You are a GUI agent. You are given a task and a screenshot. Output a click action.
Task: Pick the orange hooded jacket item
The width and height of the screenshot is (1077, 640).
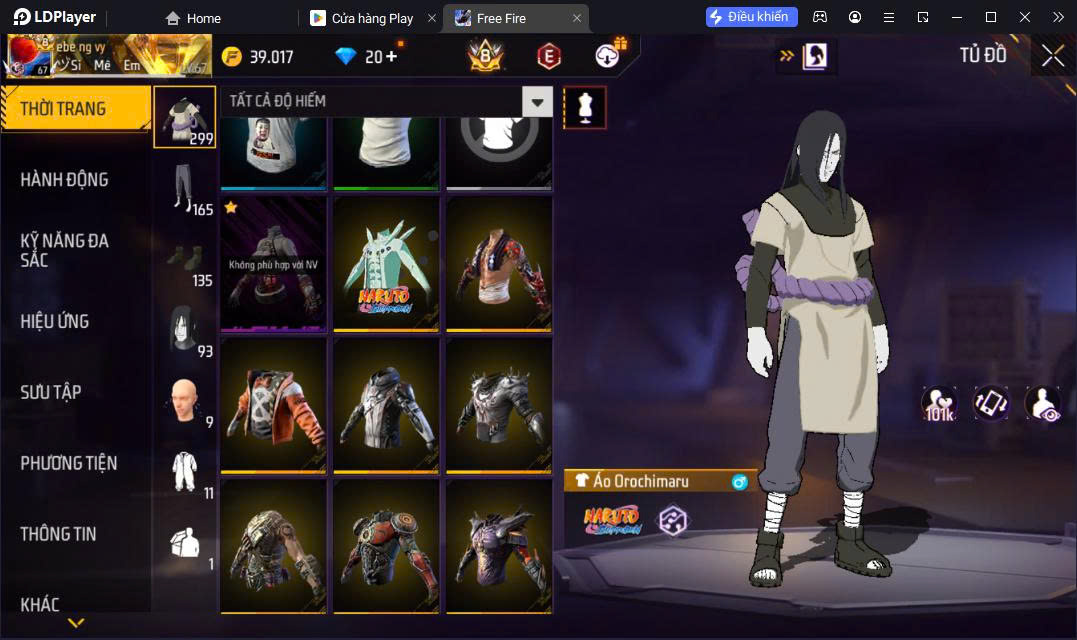(273, 405)
